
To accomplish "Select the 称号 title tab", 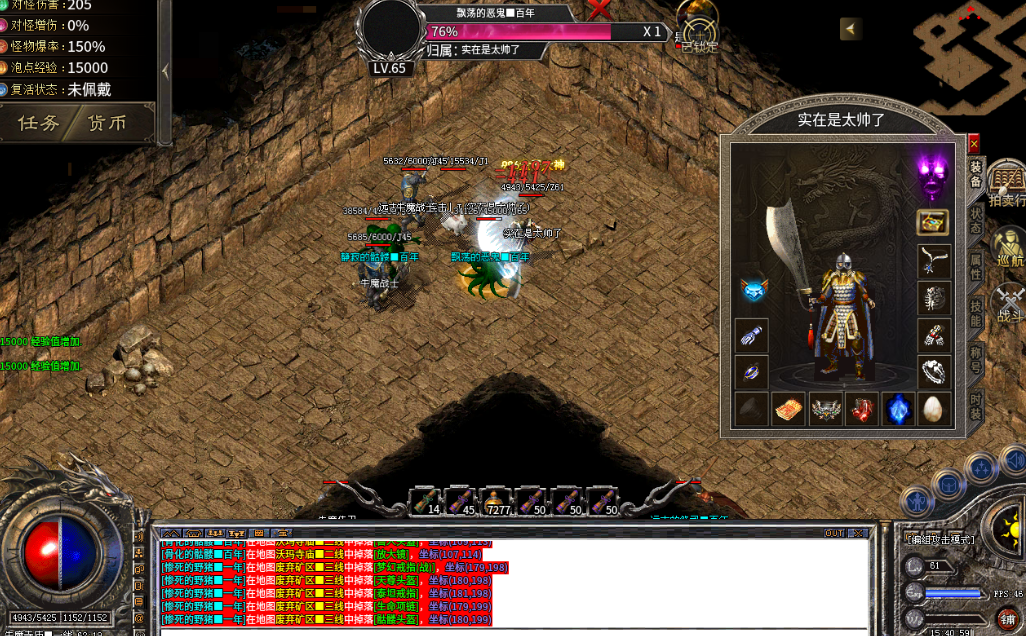I will pos(976,358).
